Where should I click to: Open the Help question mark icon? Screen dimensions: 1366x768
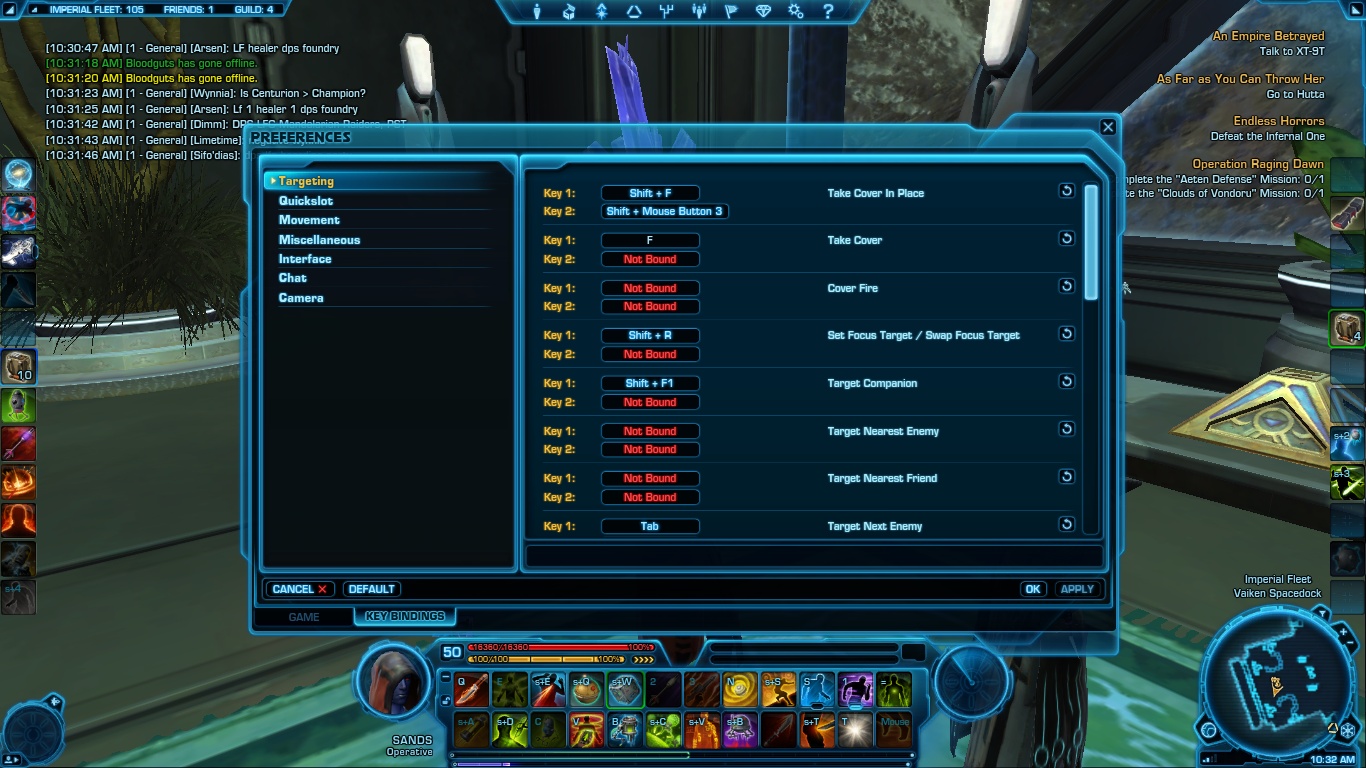[828, 12]
